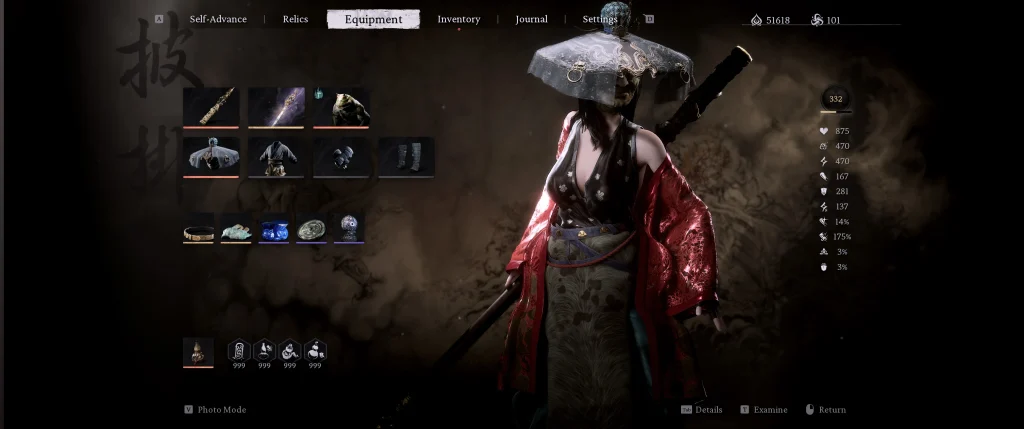Select the frog creature equipment slot
The height and width of the screenshot is (429, 1024).
click(x=341, y=106)
